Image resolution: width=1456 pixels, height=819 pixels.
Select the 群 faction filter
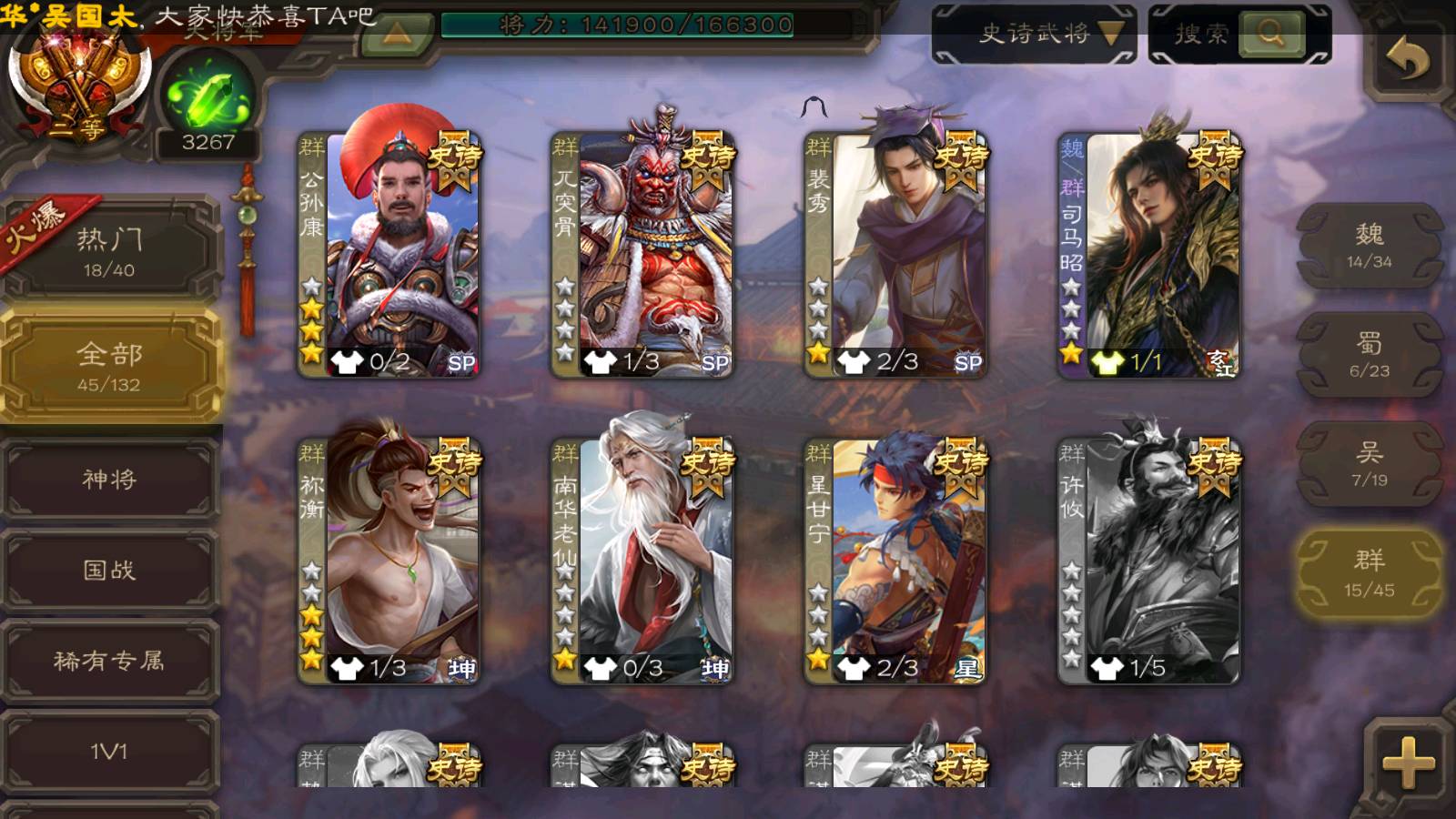coord(1369,573)
